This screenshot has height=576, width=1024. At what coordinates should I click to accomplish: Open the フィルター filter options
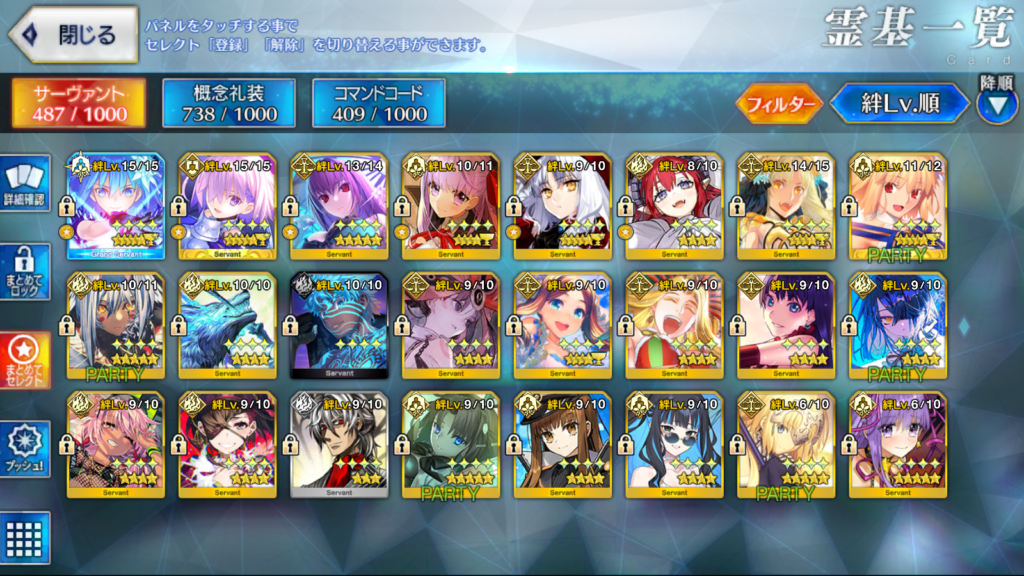click(x=779, y=103)
